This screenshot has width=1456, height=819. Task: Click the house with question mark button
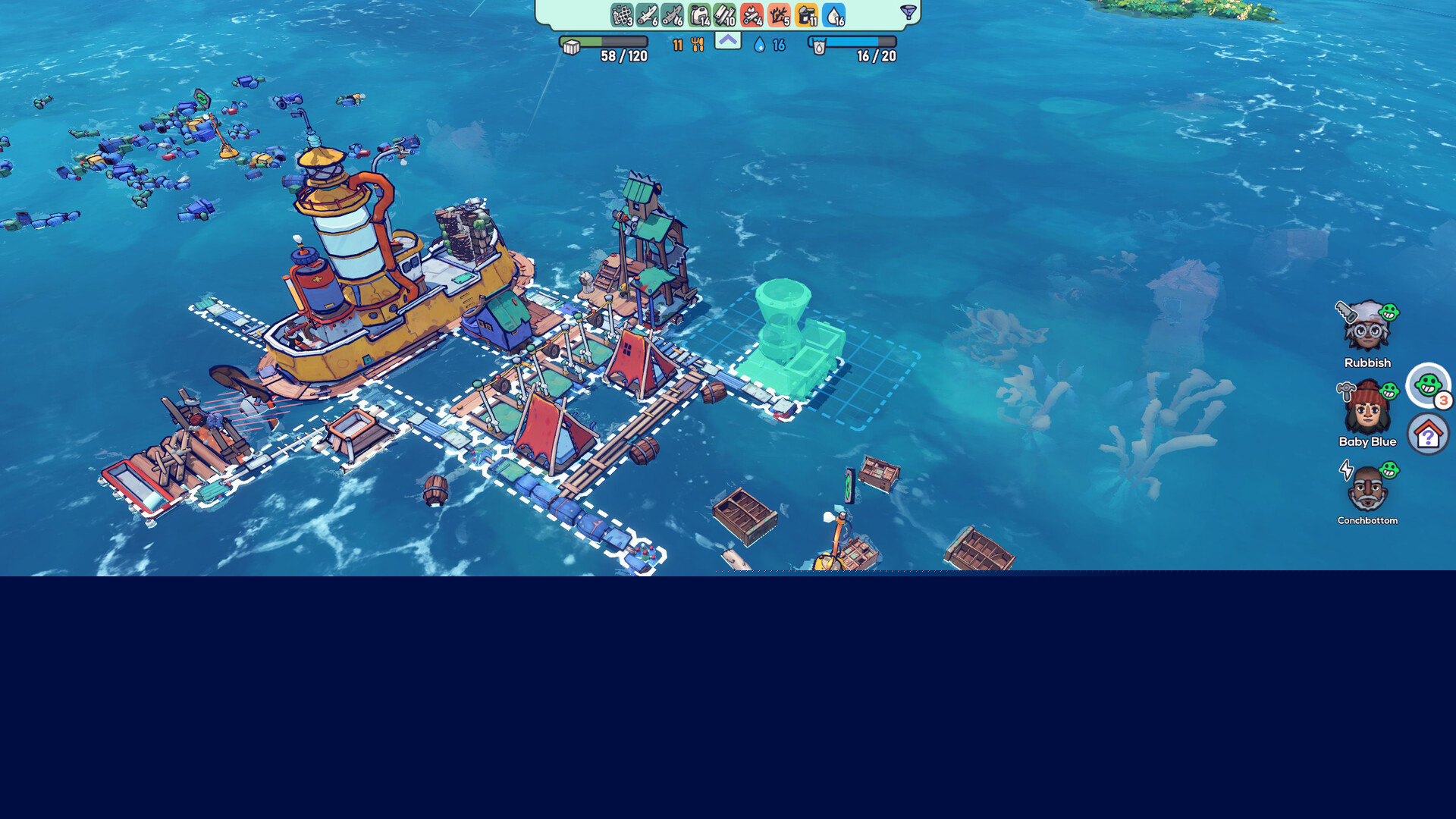[x=1428, y=435]
